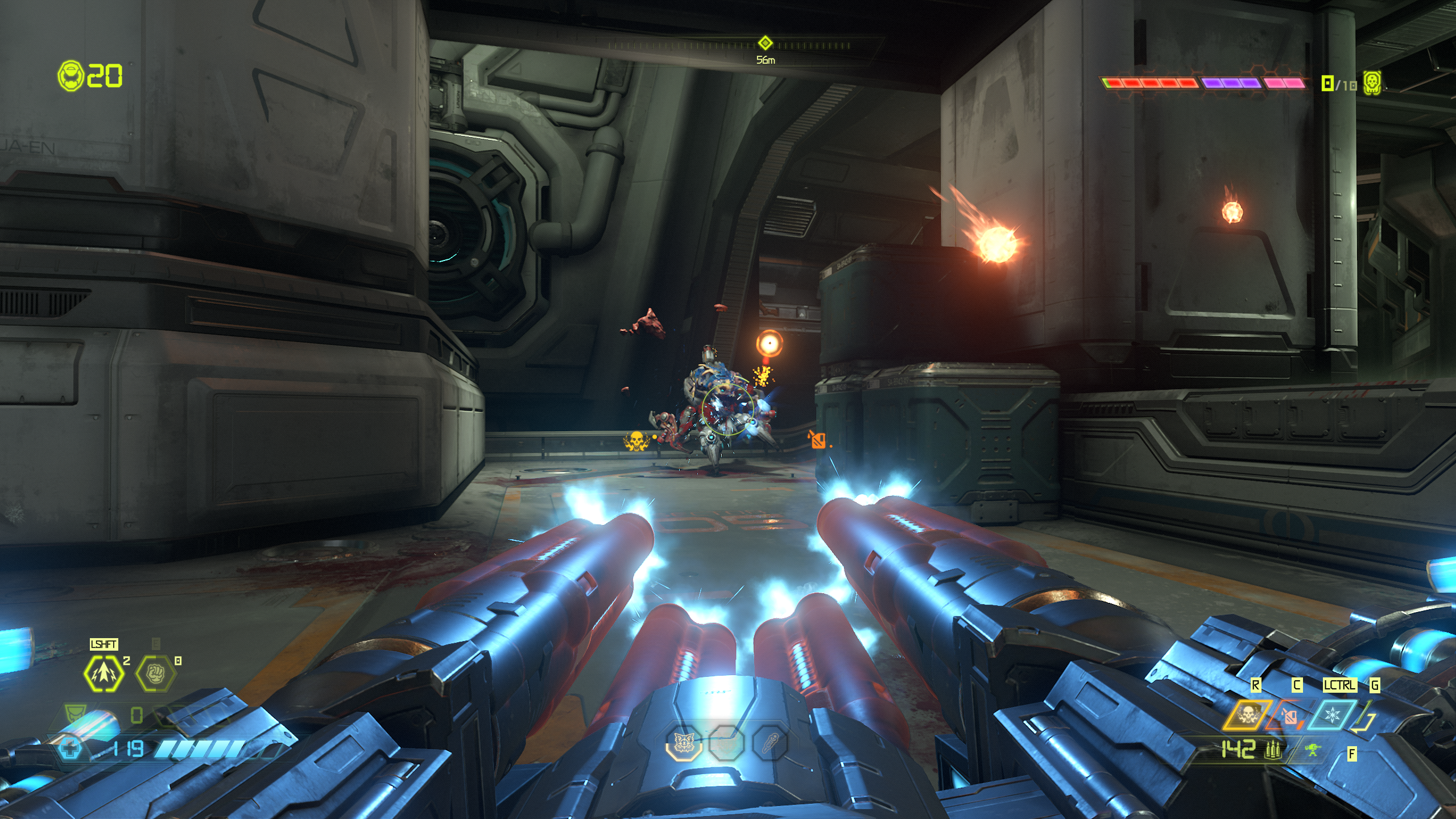1456x819 pixels.
Task: Select the demon skull kill counter icon
Action: pos(1372,83)
